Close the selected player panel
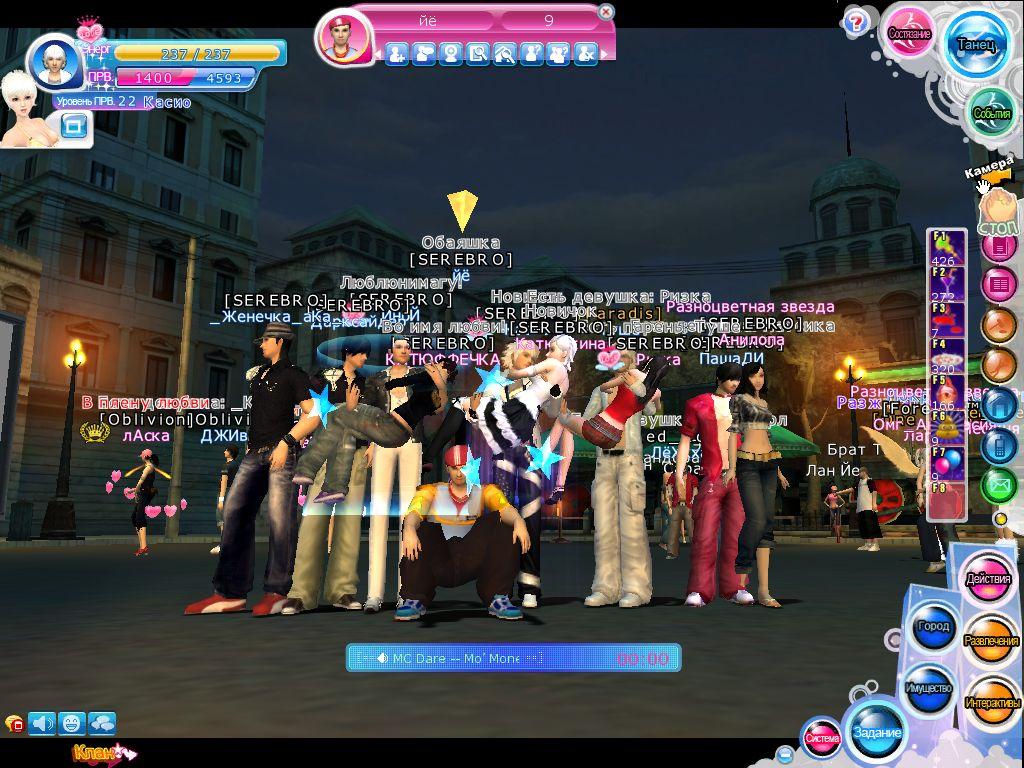This screenshot has width=1024, height=768. tap(605, 12)
